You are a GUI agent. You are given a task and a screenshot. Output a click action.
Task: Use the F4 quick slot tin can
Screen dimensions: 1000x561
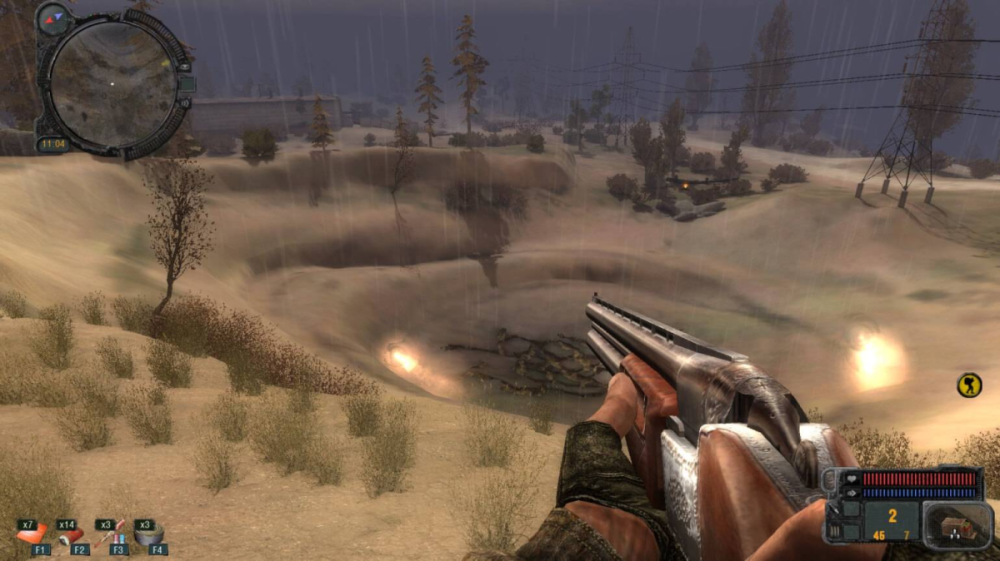point(150,534)
